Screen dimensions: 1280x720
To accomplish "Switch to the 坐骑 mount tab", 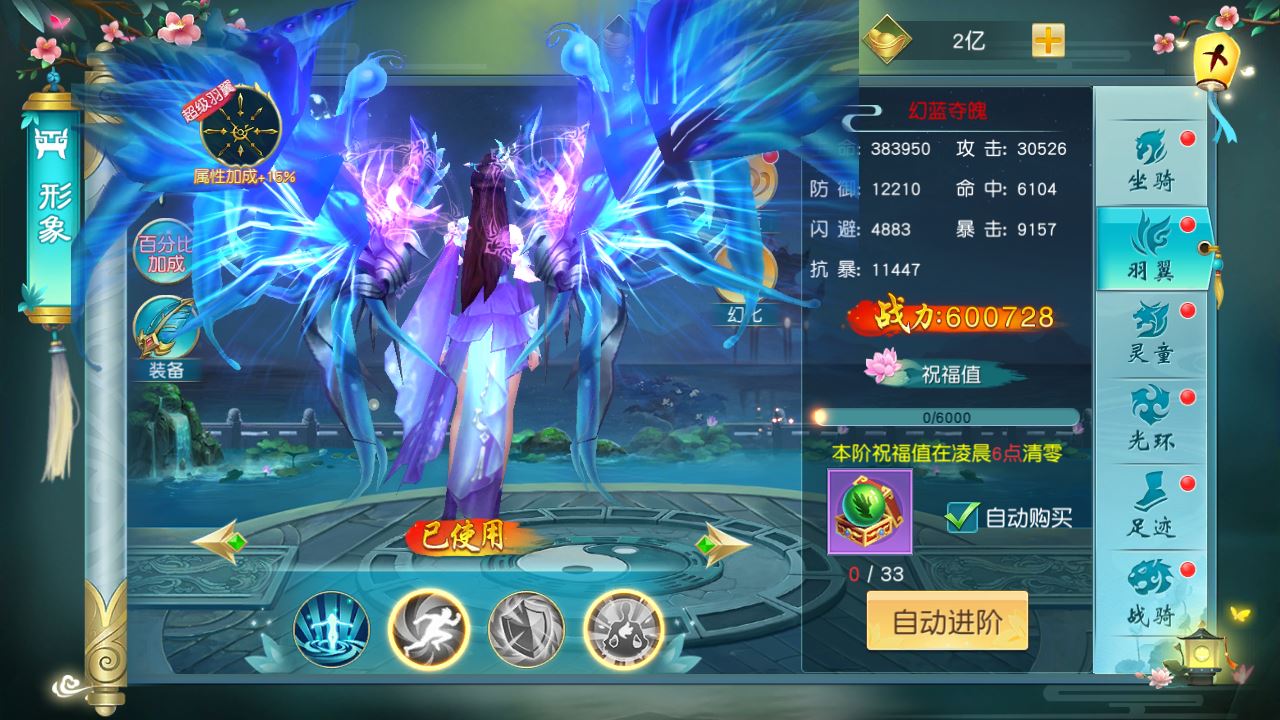I will (1152, 160).
